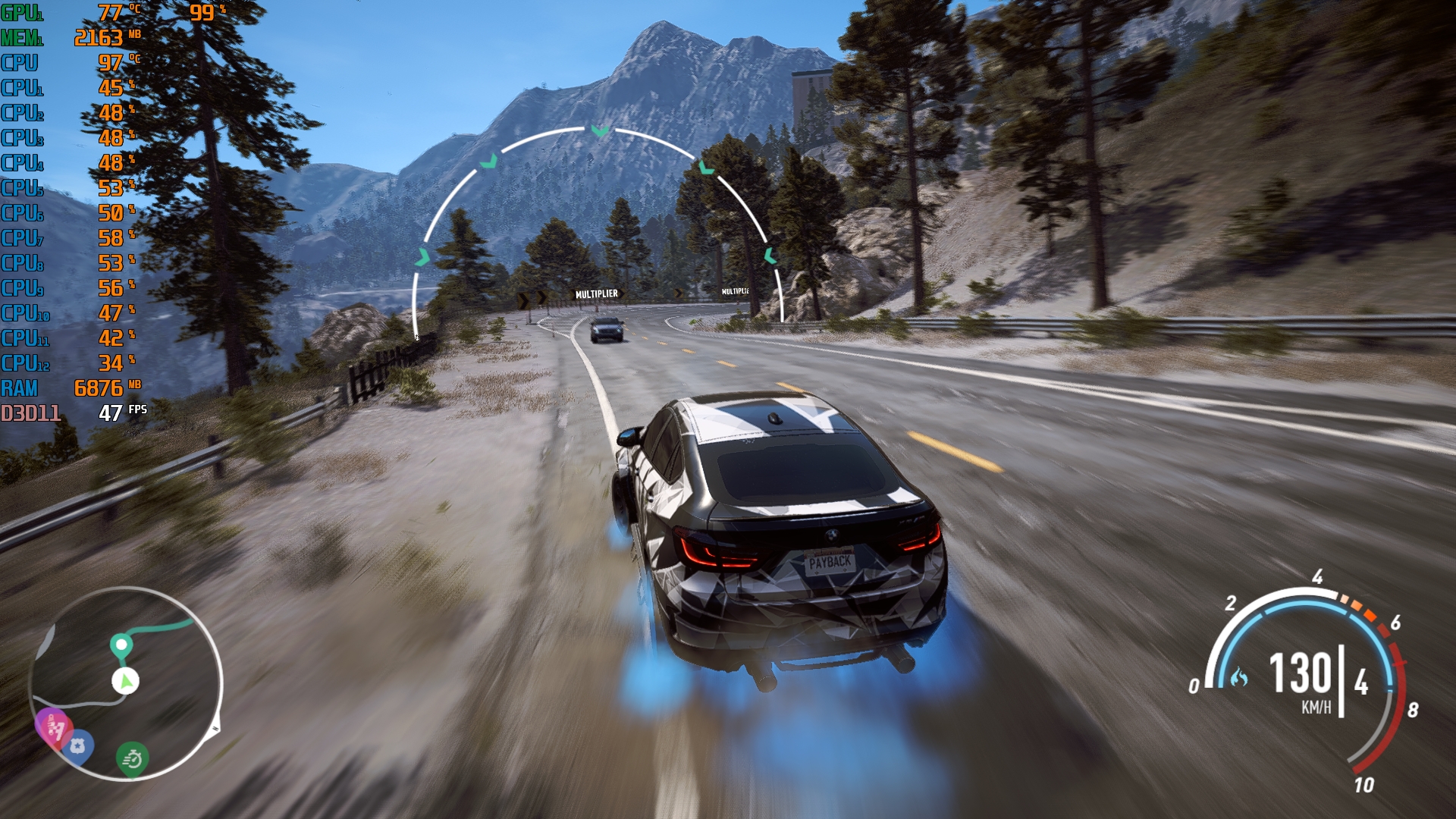Screen dimensions: 1456x819
Task: Click the player arrow on the minimap
Action: click(126, 681)
